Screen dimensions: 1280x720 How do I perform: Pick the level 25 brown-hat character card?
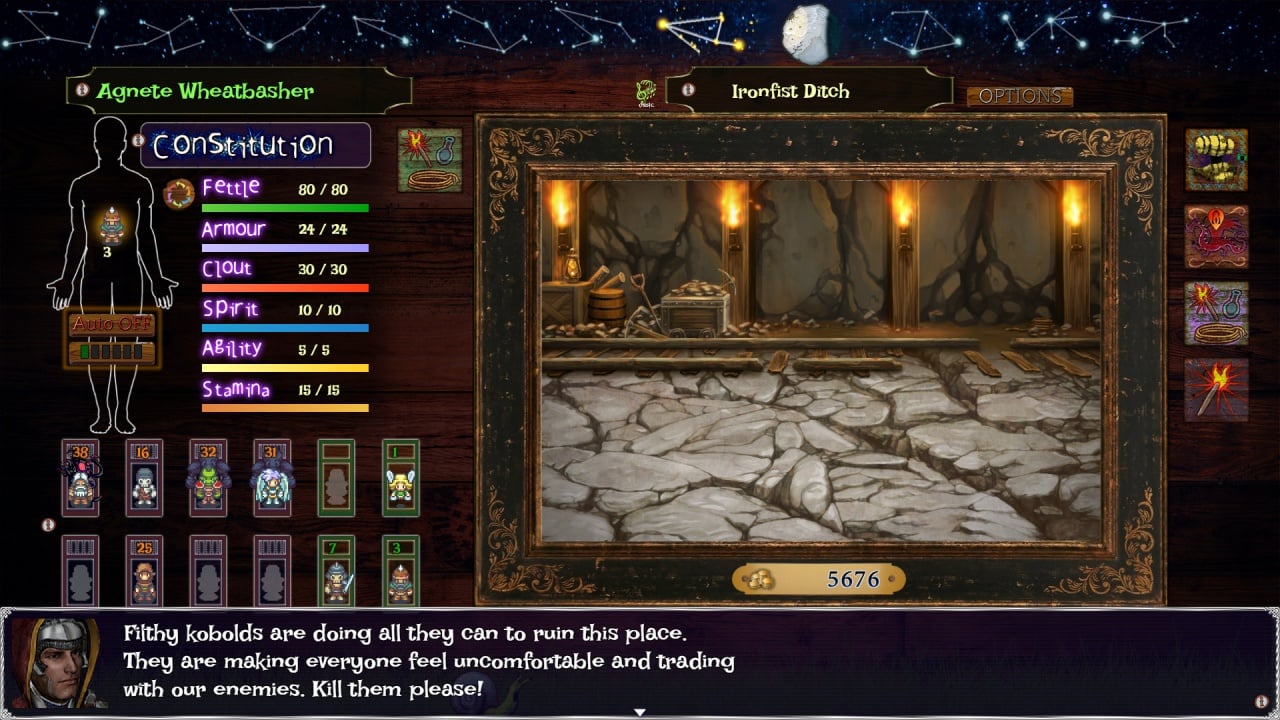tap(144, 572)
